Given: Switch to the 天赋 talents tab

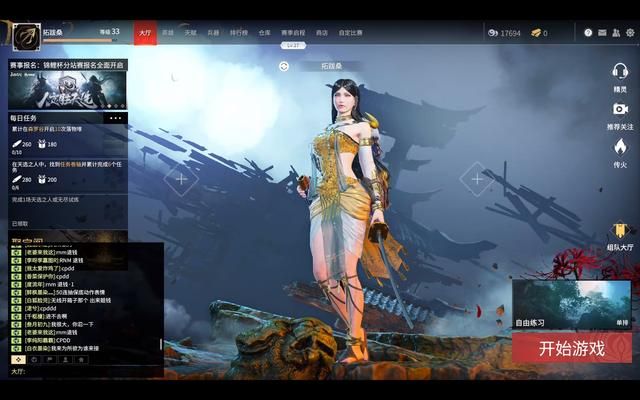Looking at the screenshot, I should tap(190, 33).
